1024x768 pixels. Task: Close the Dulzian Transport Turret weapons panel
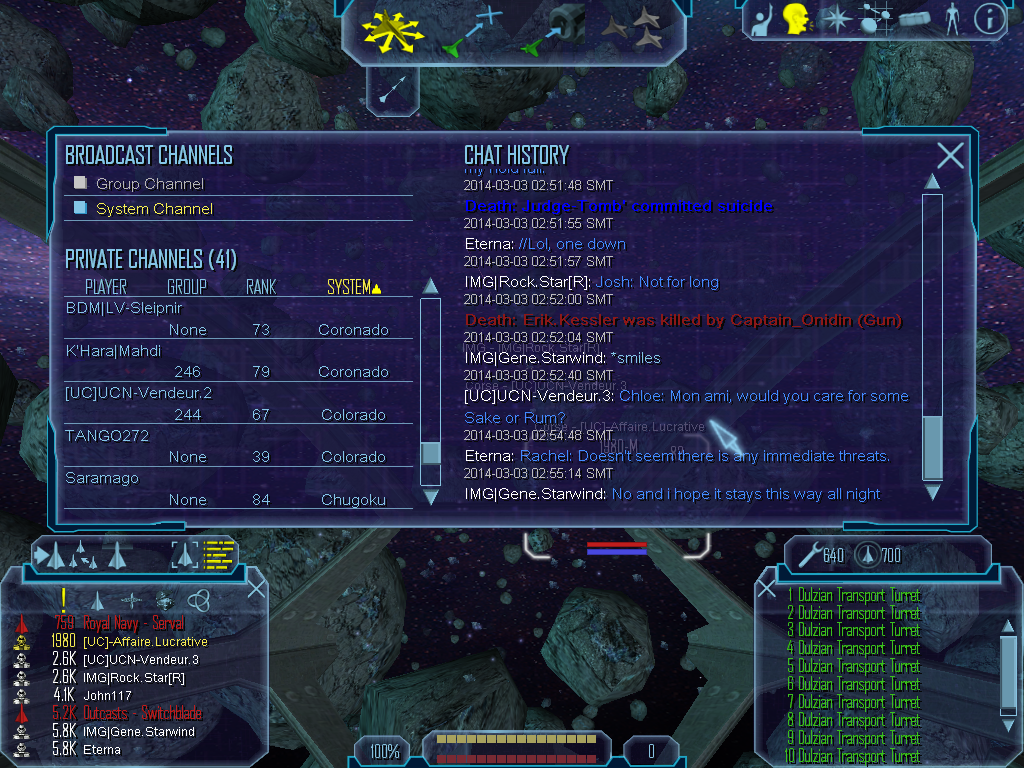tap(767, 589)
